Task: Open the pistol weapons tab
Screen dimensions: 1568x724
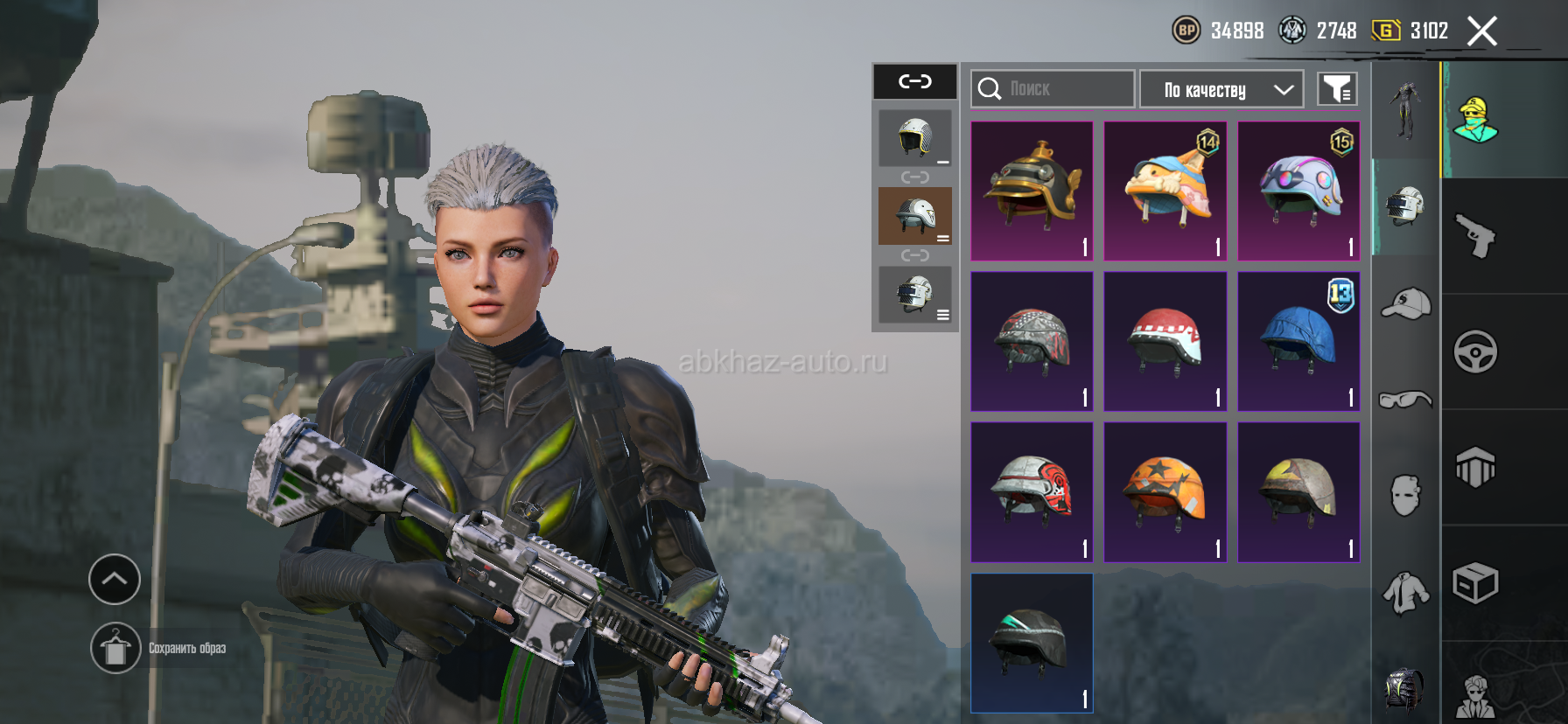Action: [x=1475, y=236]
